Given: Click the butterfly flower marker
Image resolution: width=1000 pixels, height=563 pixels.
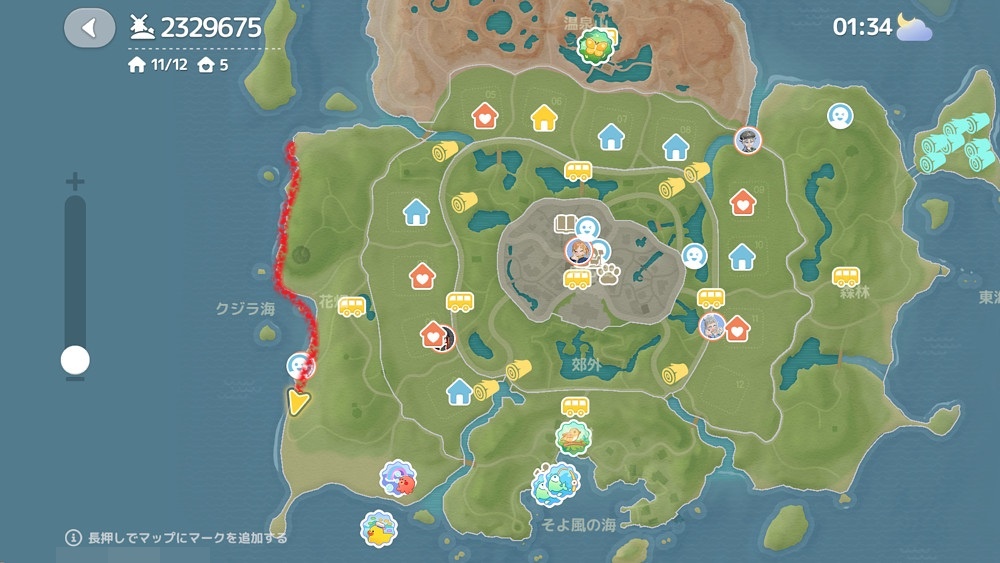Looking at the screenshot, I should tap(597, 44).
